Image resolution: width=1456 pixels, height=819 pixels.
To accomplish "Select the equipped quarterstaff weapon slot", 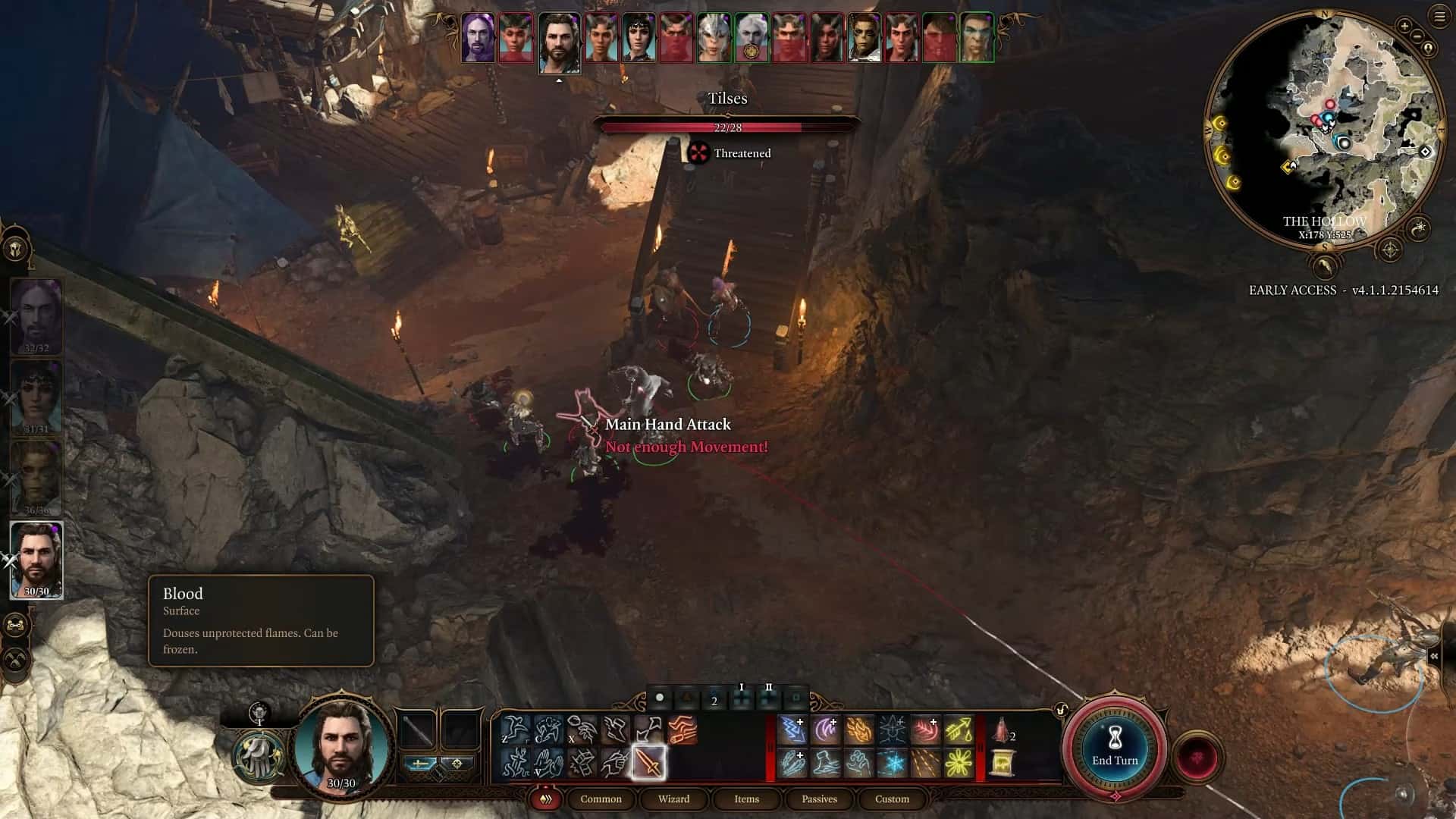I will point(417,730).
